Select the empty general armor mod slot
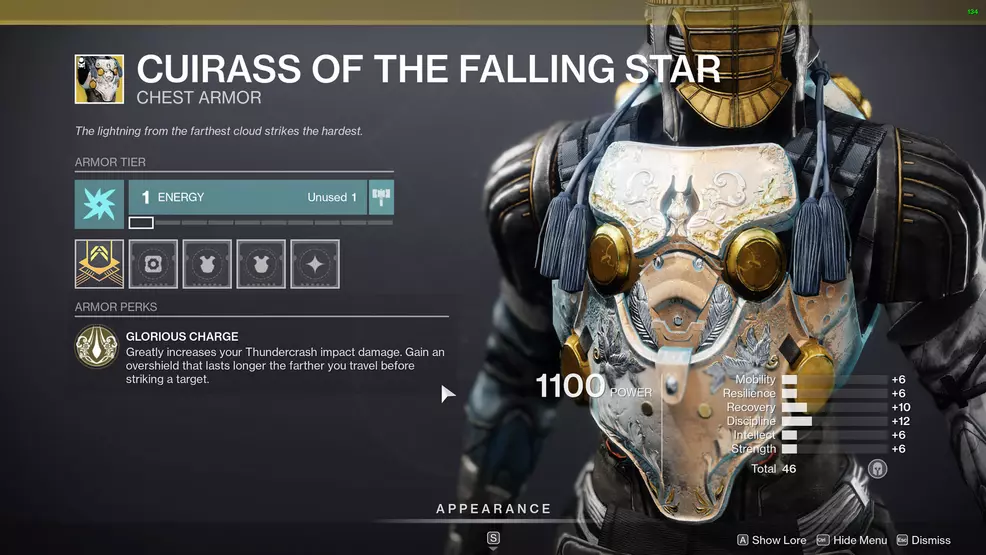The image size is (986, 555). [x=153, y=264]
